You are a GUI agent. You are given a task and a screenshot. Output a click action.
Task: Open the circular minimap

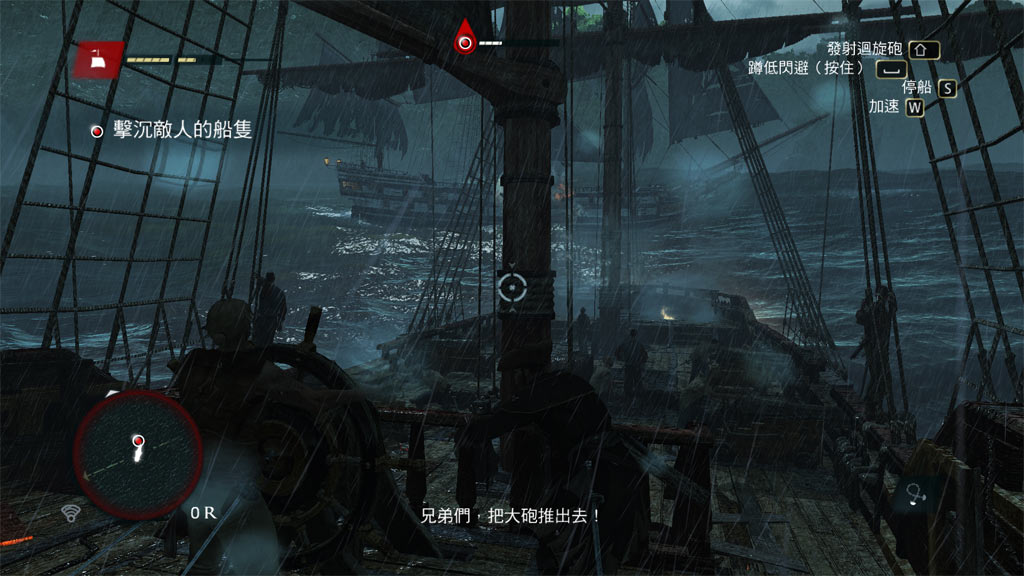click(x=138, y=454)
